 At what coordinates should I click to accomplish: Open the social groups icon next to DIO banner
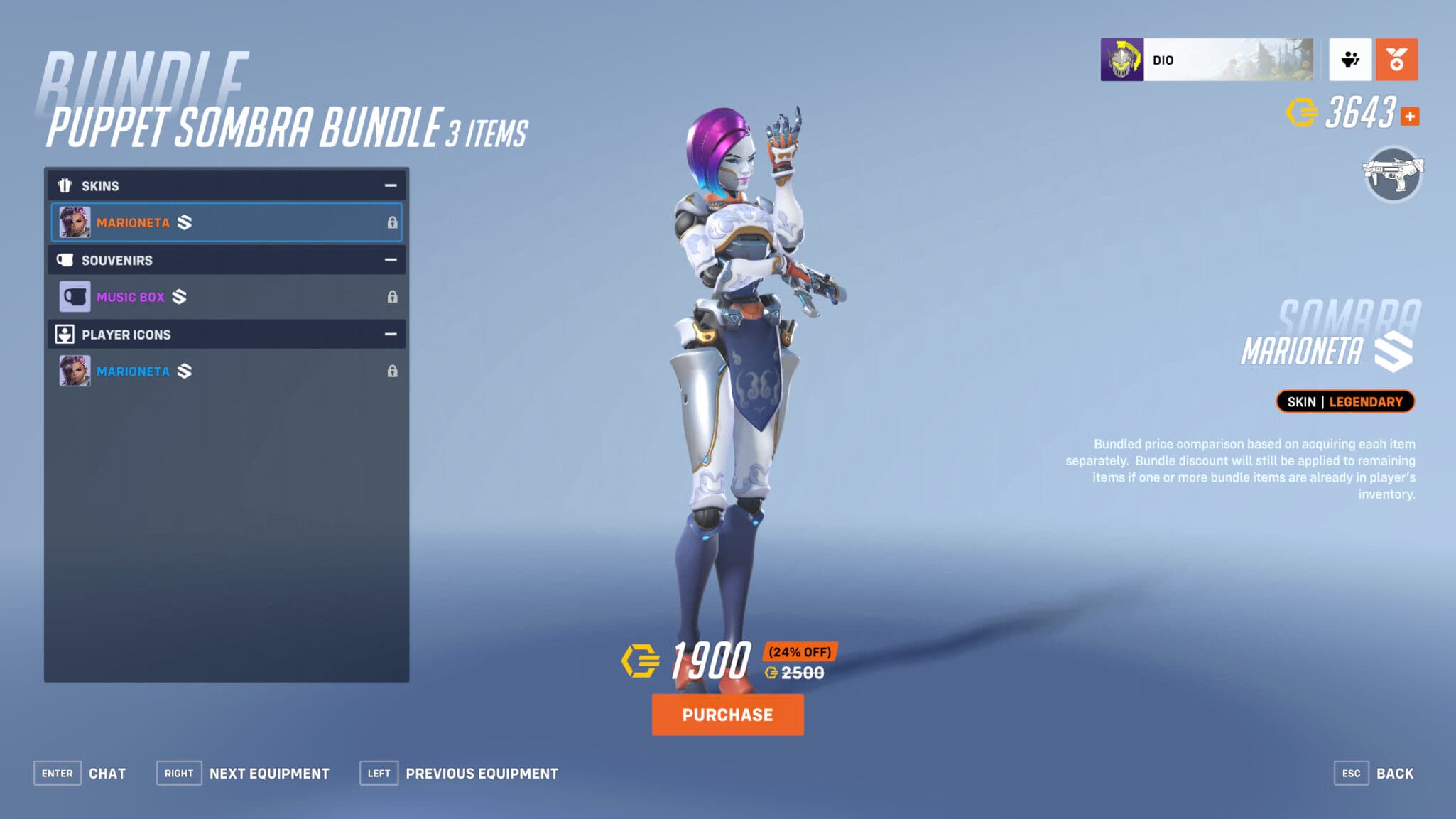pyautogui.click(x=1350, y=60)
